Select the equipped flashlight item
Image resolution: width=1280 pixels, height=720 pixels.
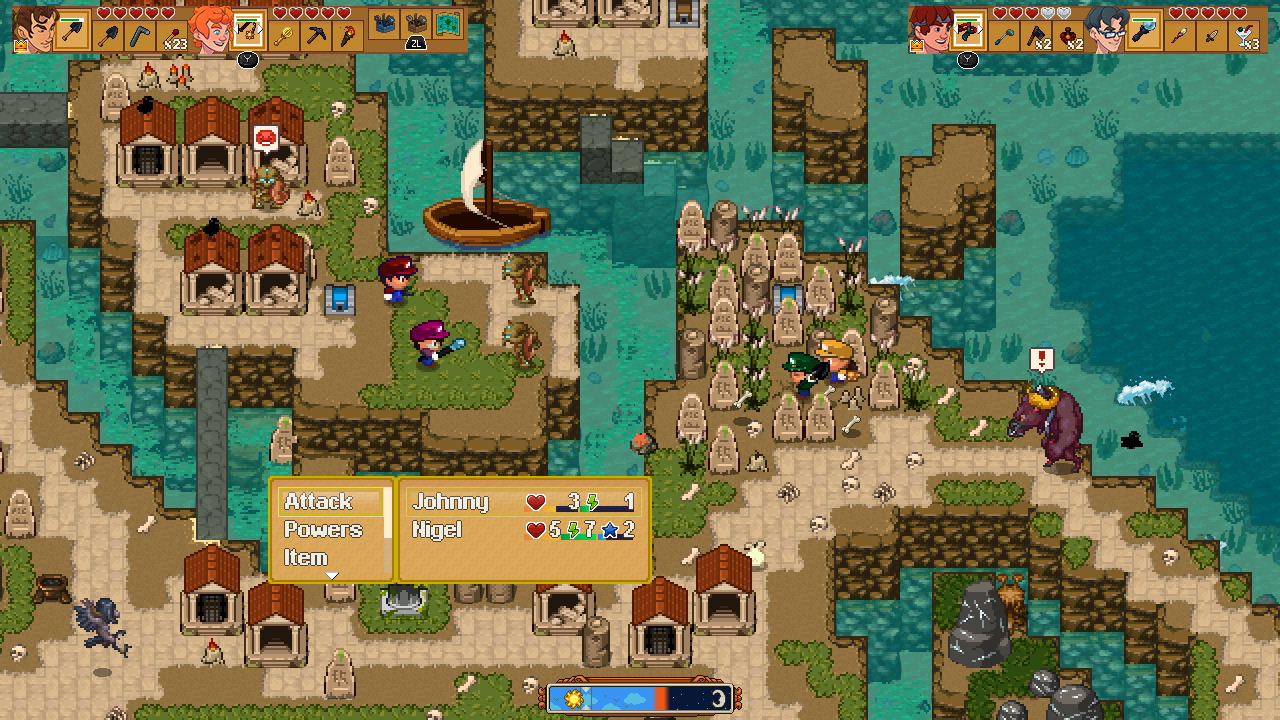coord(1144,31)
